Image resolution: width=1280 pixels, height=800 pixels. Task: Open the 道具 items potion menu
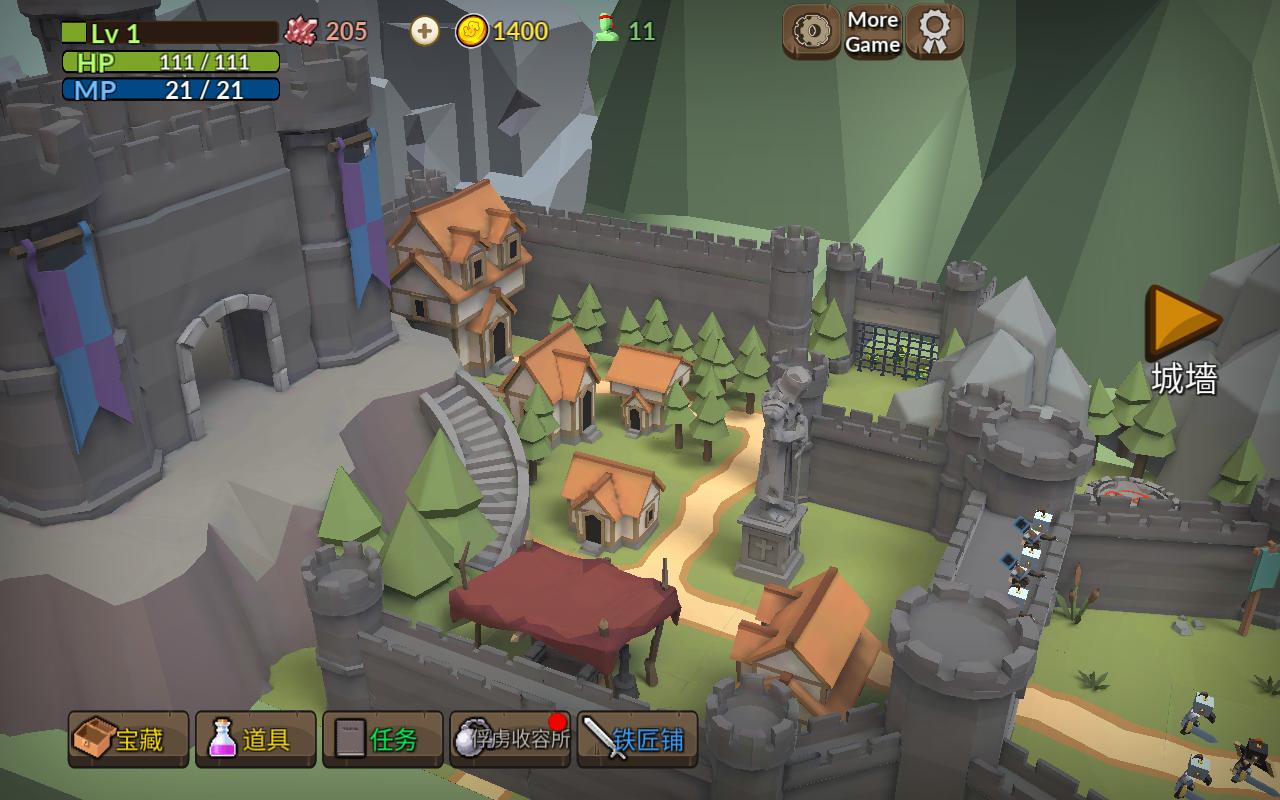coord(255,740)
